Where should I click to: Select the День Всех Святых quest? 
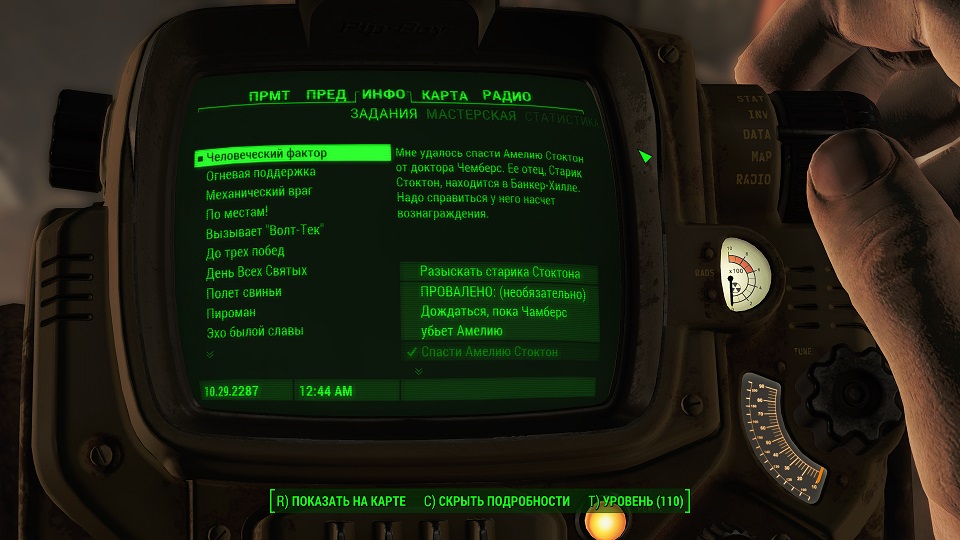[x=256, y=271]
